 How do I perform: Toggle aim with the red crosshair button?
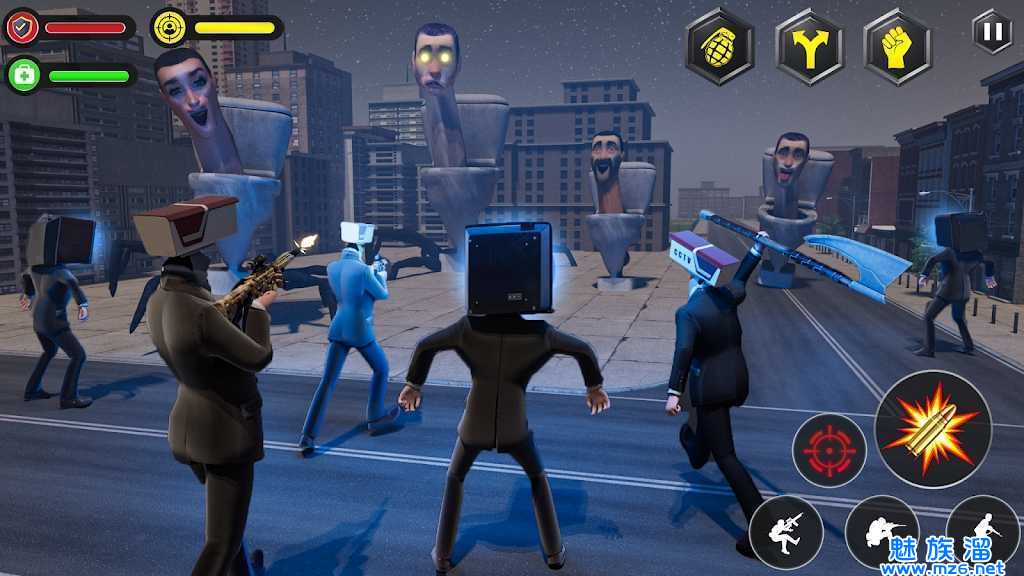[829, 450]
